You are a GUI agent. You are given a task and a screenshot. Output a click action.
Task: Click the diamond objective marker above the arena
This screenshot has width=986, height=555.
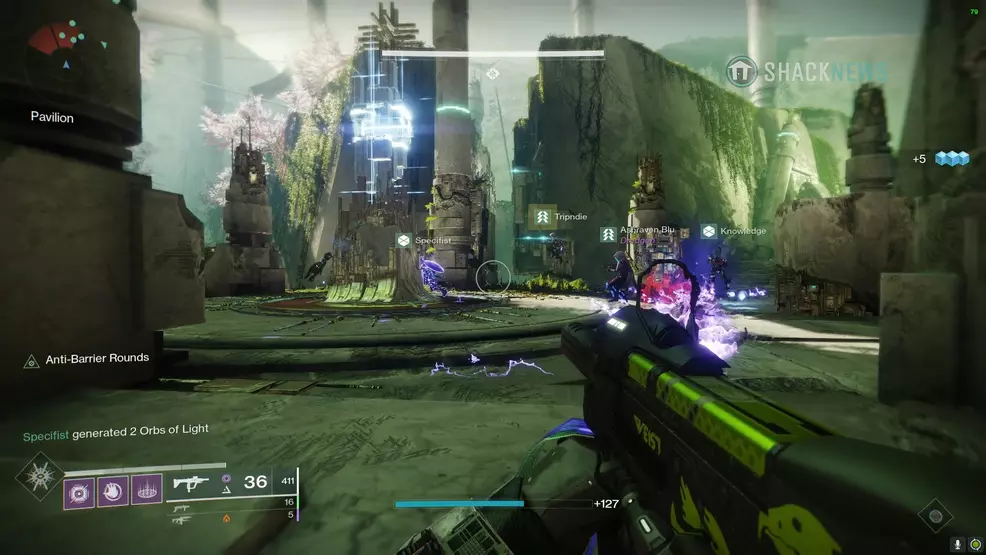pos(492,73)
